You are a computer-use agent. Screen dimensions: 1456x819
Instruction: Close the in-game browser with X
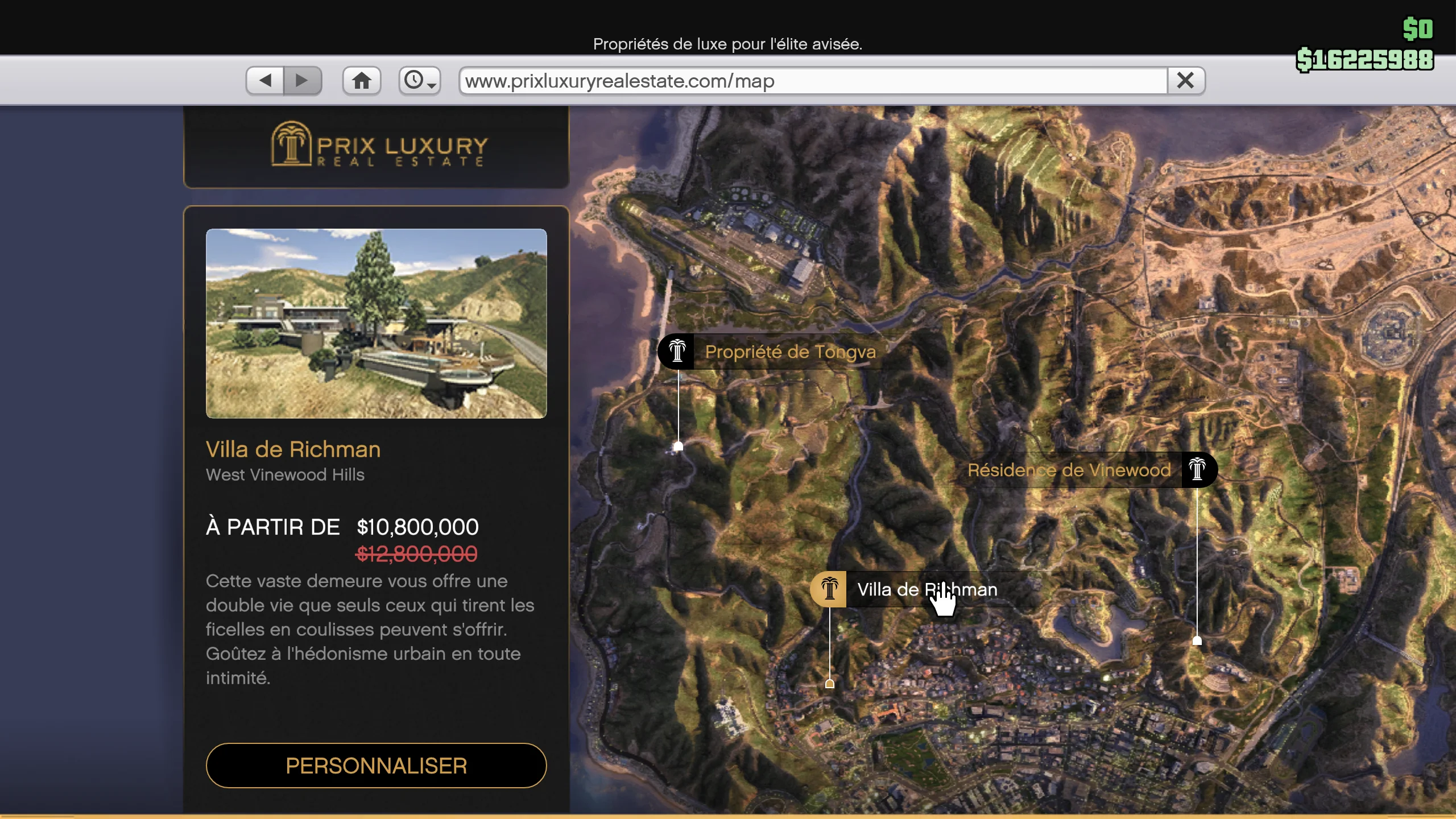(x=1186, y=81)
